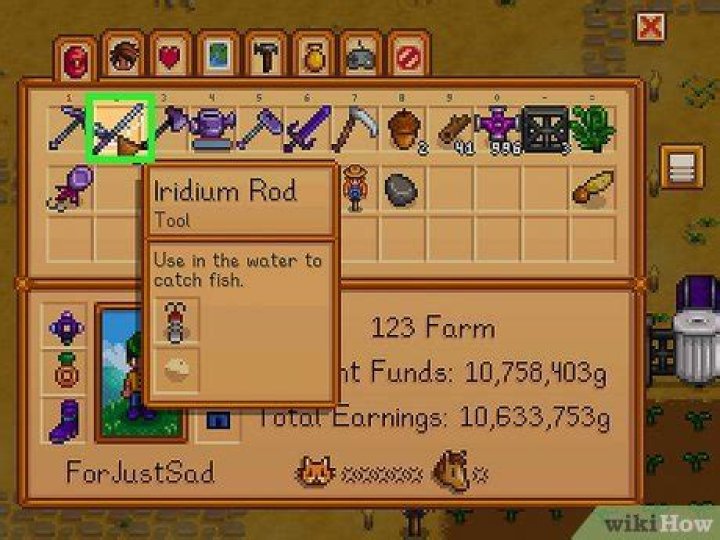The image size is (720, 540).
Task: Select the purple Galaxy Sword
Action: (x=308, y=128)
